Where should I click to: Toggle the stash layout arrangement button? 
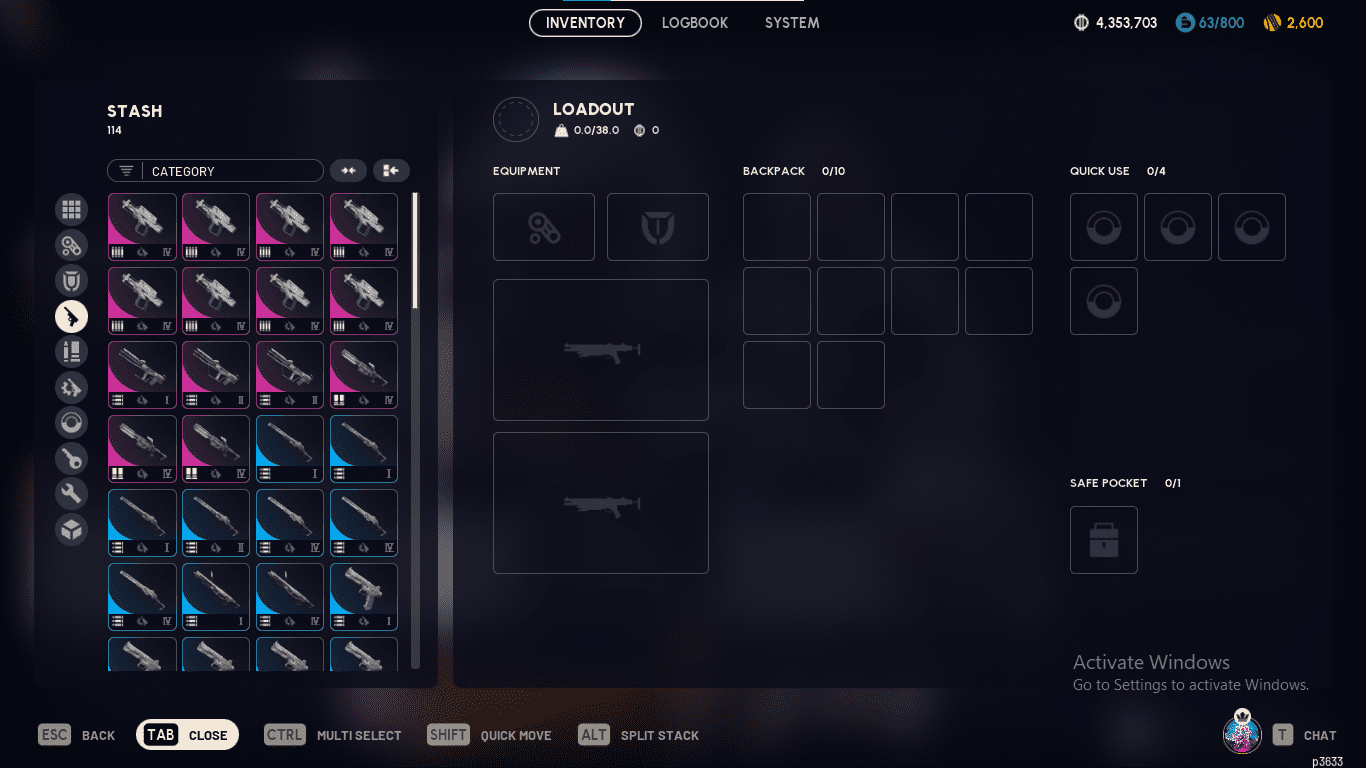point(391,170)
